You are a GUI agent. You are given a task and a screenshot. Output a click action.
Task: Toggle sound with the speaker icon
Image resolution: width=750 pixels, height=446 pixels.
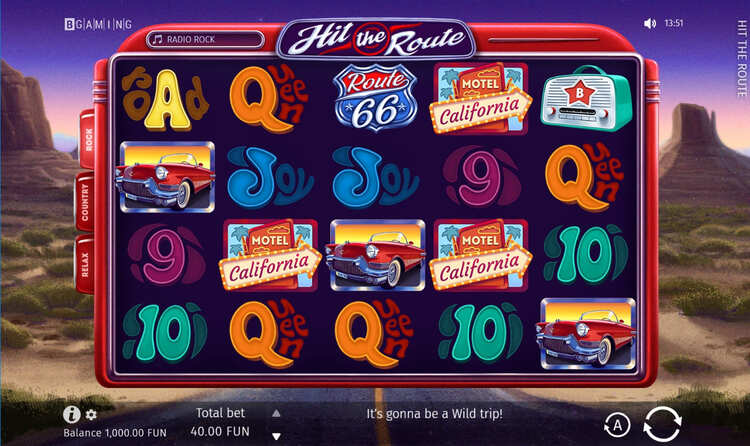(650, 22)
